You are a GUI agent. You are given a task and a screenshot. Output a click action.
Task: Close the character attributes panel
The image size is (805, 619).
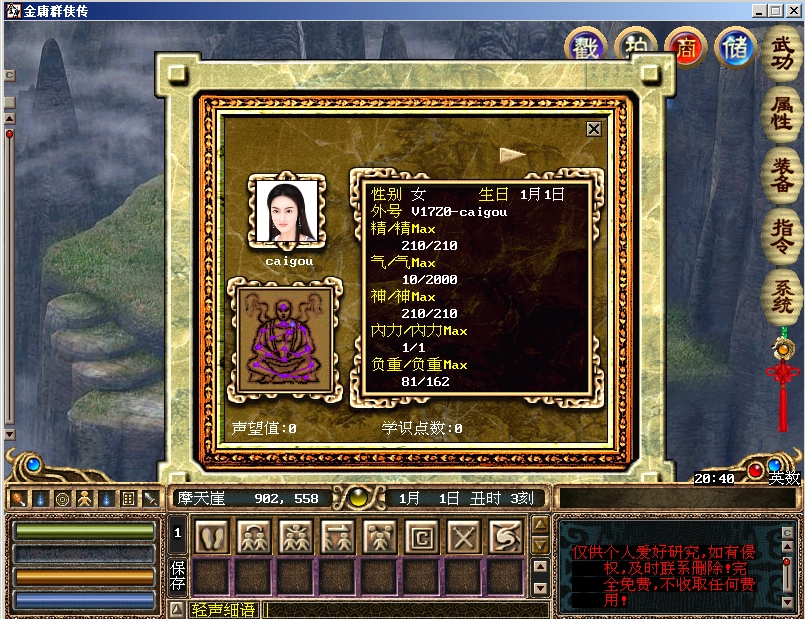point(593,129)
